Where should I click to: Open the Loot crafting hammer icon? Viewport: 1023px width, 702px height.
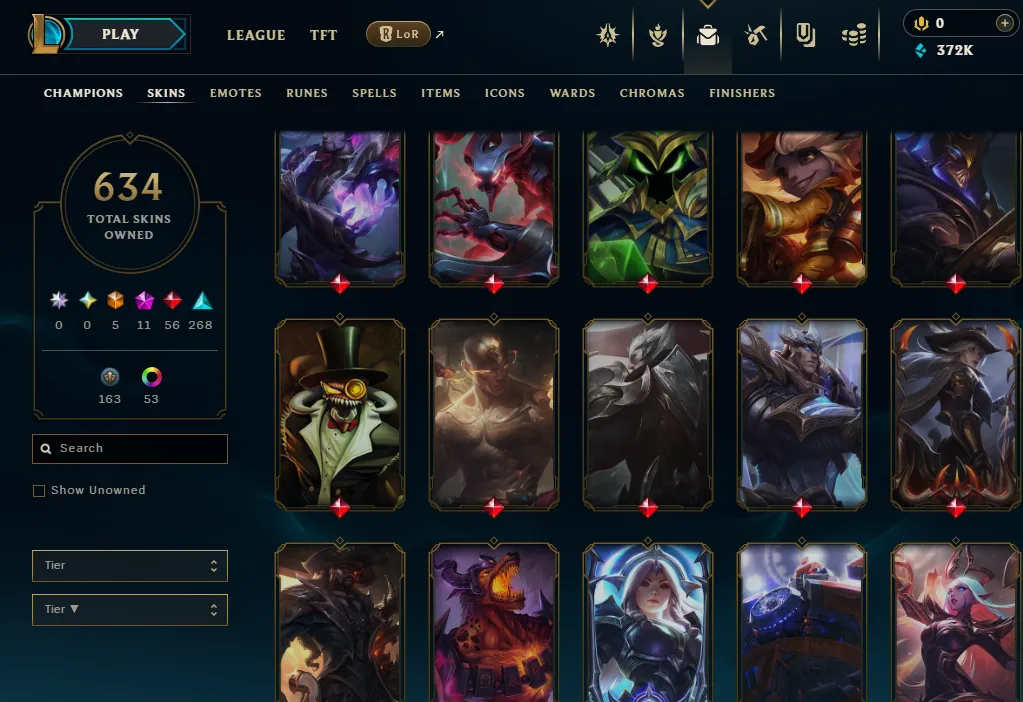pyautogui.click(x=756, y=36)
